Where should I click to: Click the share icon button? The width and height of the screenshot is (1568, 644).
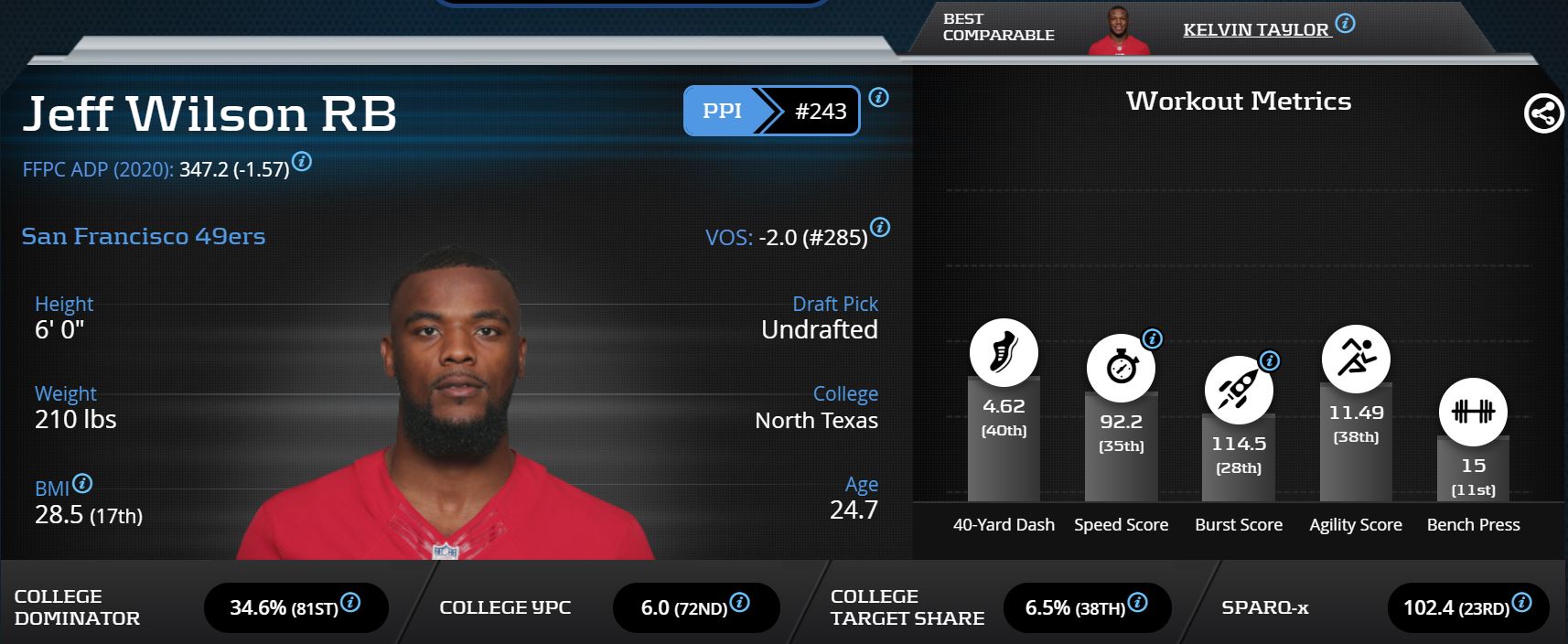click(x=1543, y=114)
